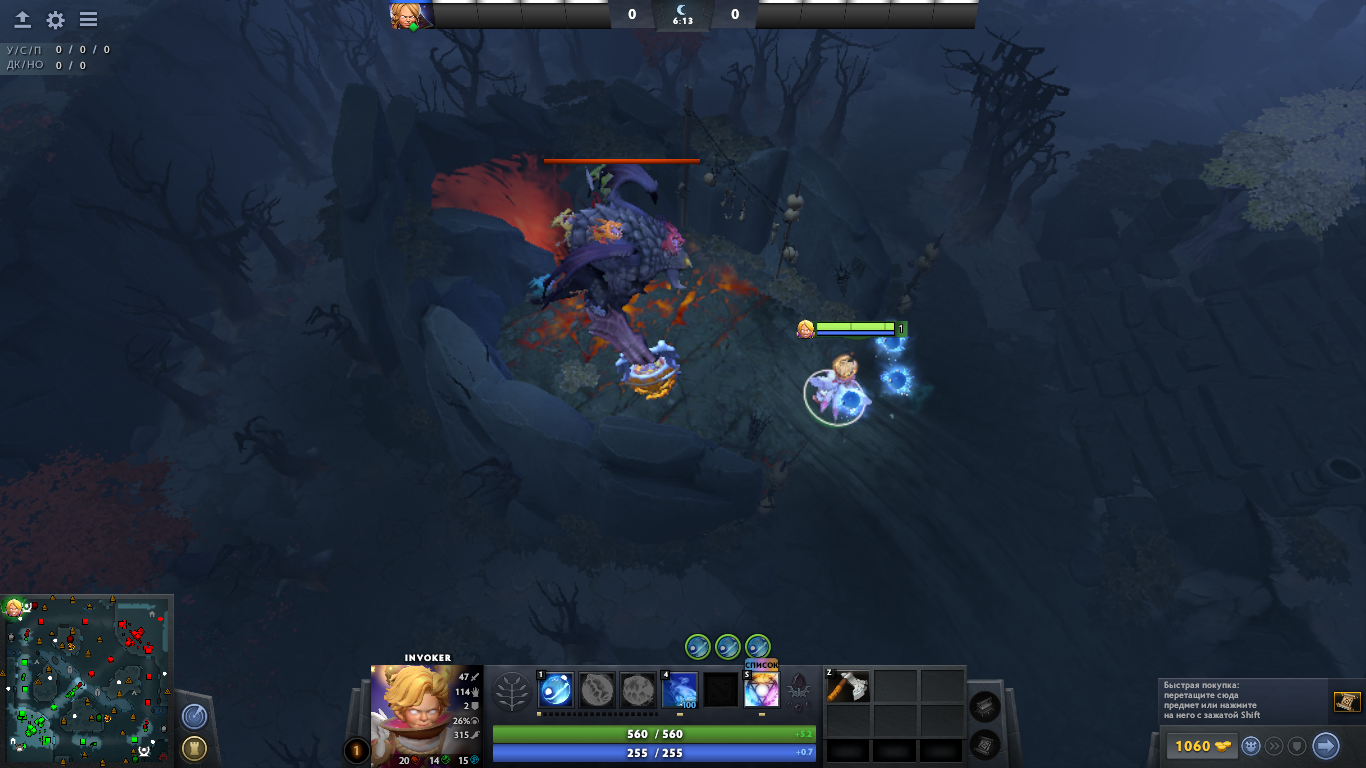Screen dimensions: 1366x768
Task: Open the talent tree
Action: (513, 690)
